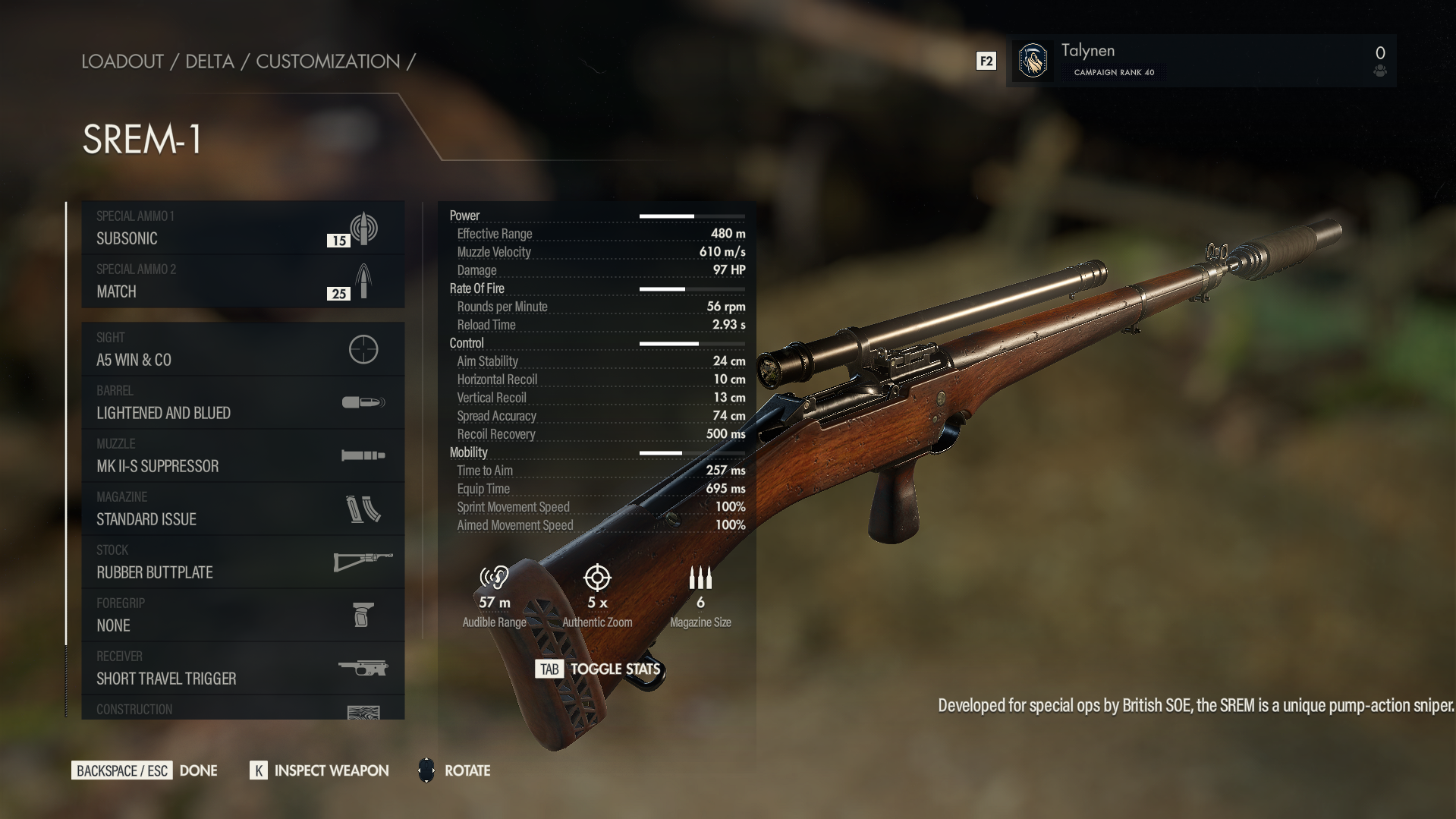Select the Short Travel Trigger receiver slot
Viewport: 1456px width, 819px height.
[x=243, y=668]
